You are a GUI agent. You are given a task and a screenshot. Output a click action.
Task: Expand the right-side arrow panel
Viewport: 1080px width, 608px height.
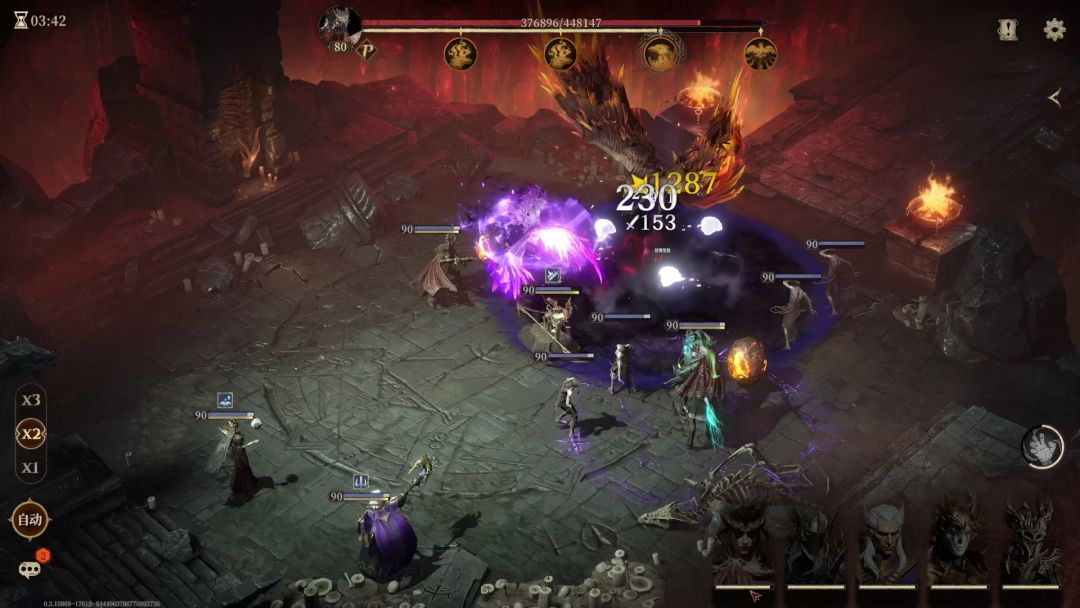1054,97
